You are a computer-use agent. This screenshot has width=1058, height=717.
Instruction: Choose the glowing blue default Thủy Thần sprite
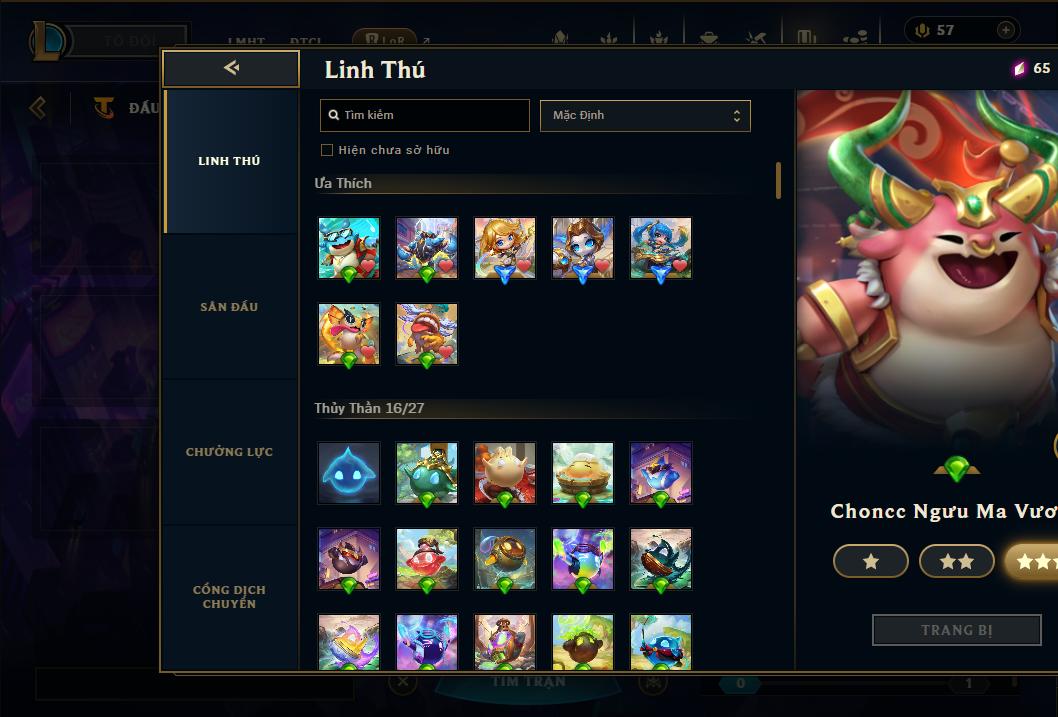[349, 473]
